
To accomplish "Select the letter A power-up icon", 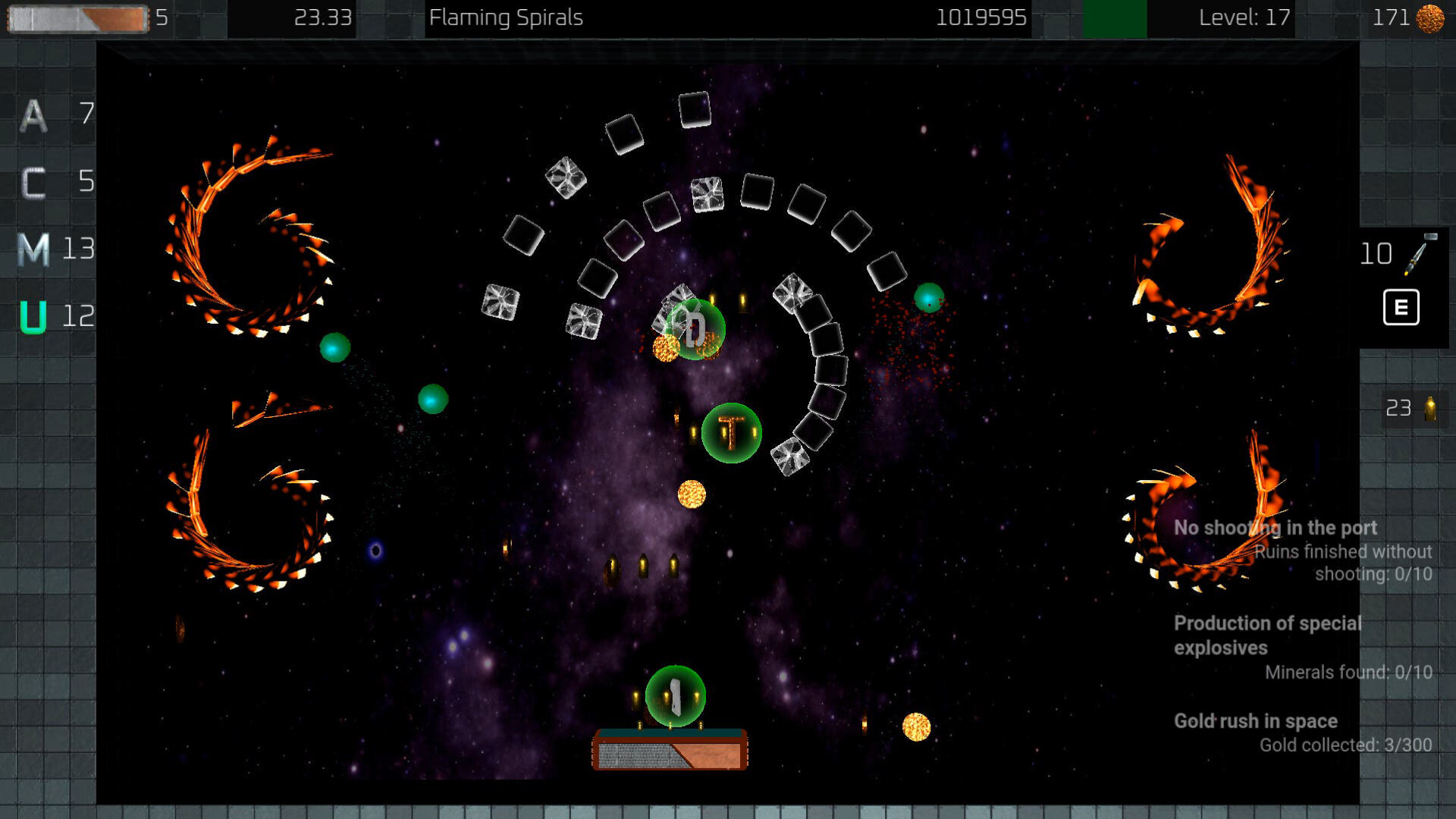I will click(x=33, y=115).
